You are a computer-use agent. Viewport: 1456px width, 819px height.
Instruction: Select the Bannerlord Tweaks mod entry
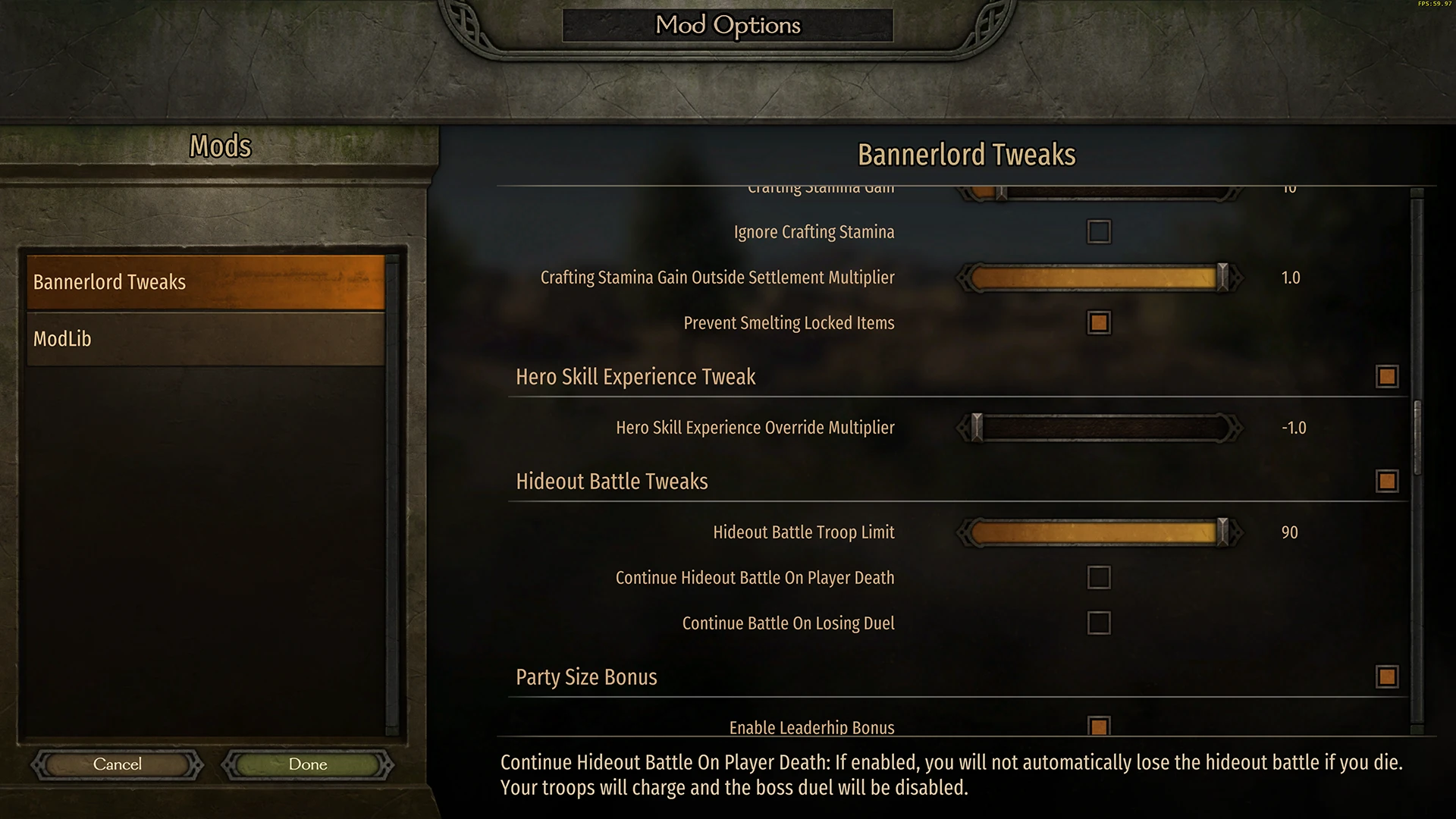click(x=206, y=282)
